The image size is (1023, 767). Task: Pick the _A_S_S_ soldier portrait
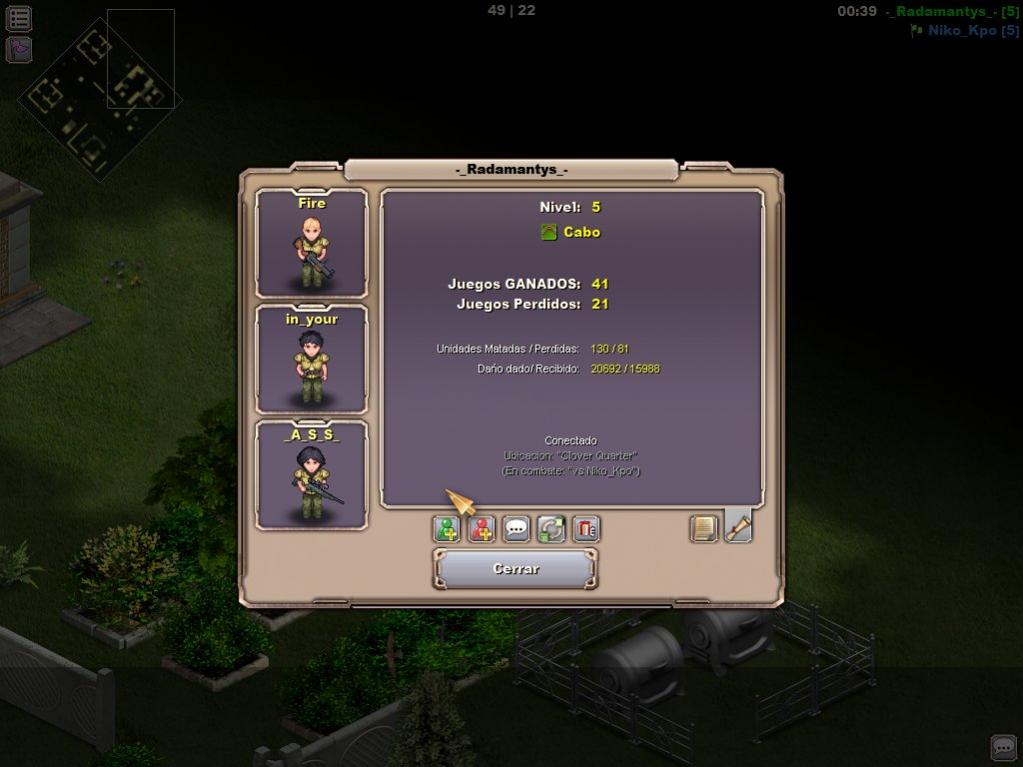312,475
